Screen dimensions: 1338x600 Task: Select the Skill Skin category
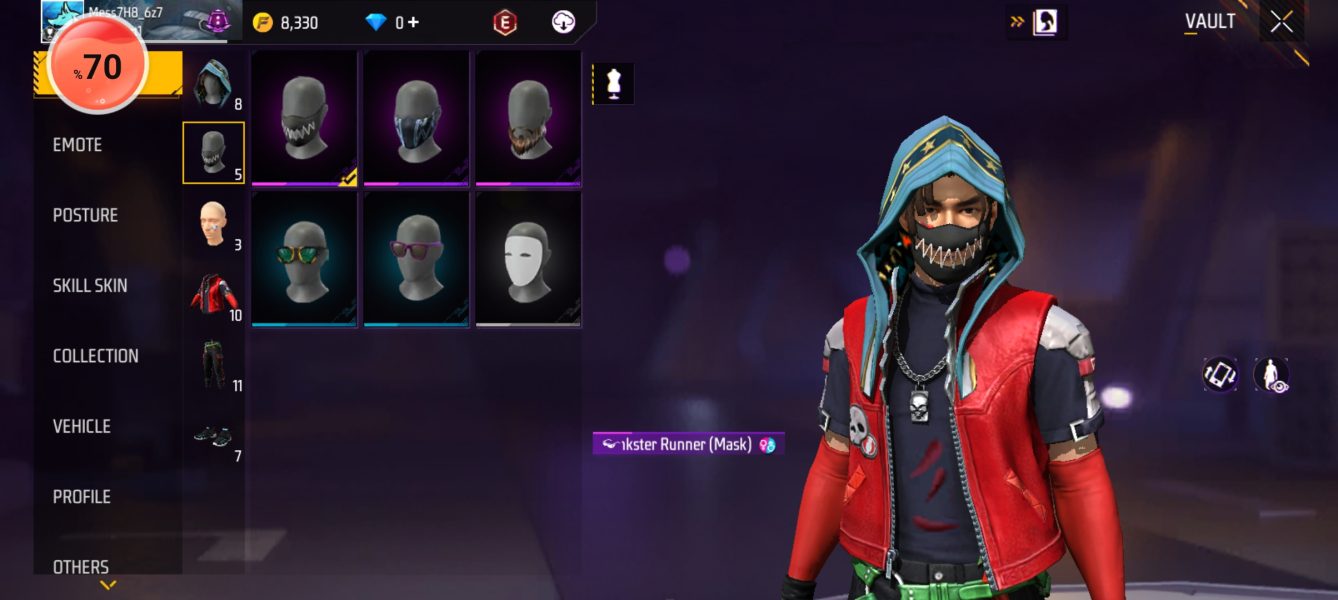click(90, 286)
